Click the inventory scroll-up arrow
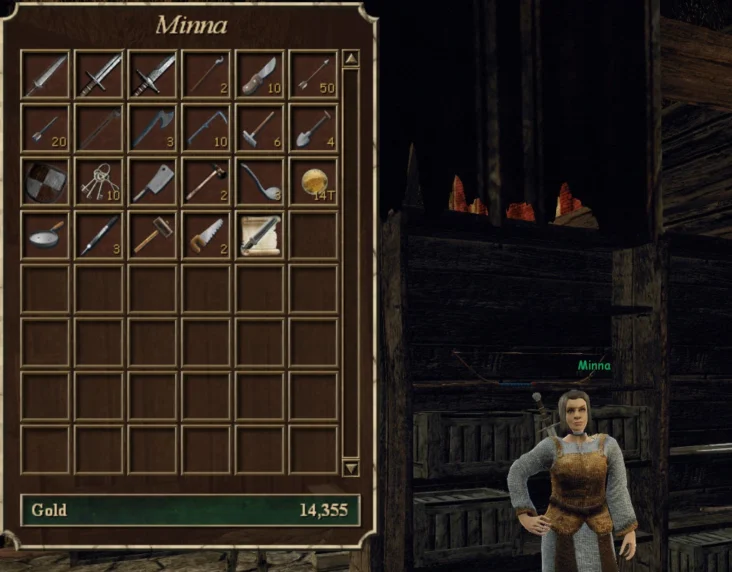 click(350, 59)
